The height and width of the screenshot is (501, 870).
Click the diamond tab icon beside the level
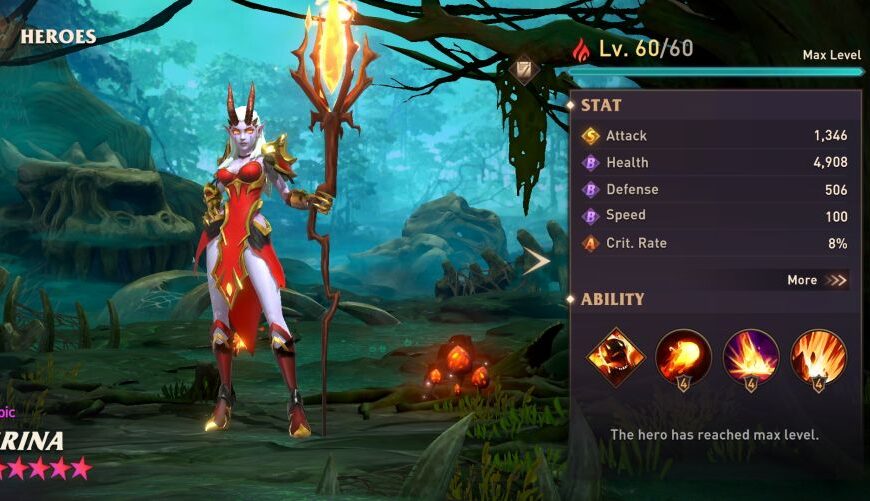pos(525,69)
